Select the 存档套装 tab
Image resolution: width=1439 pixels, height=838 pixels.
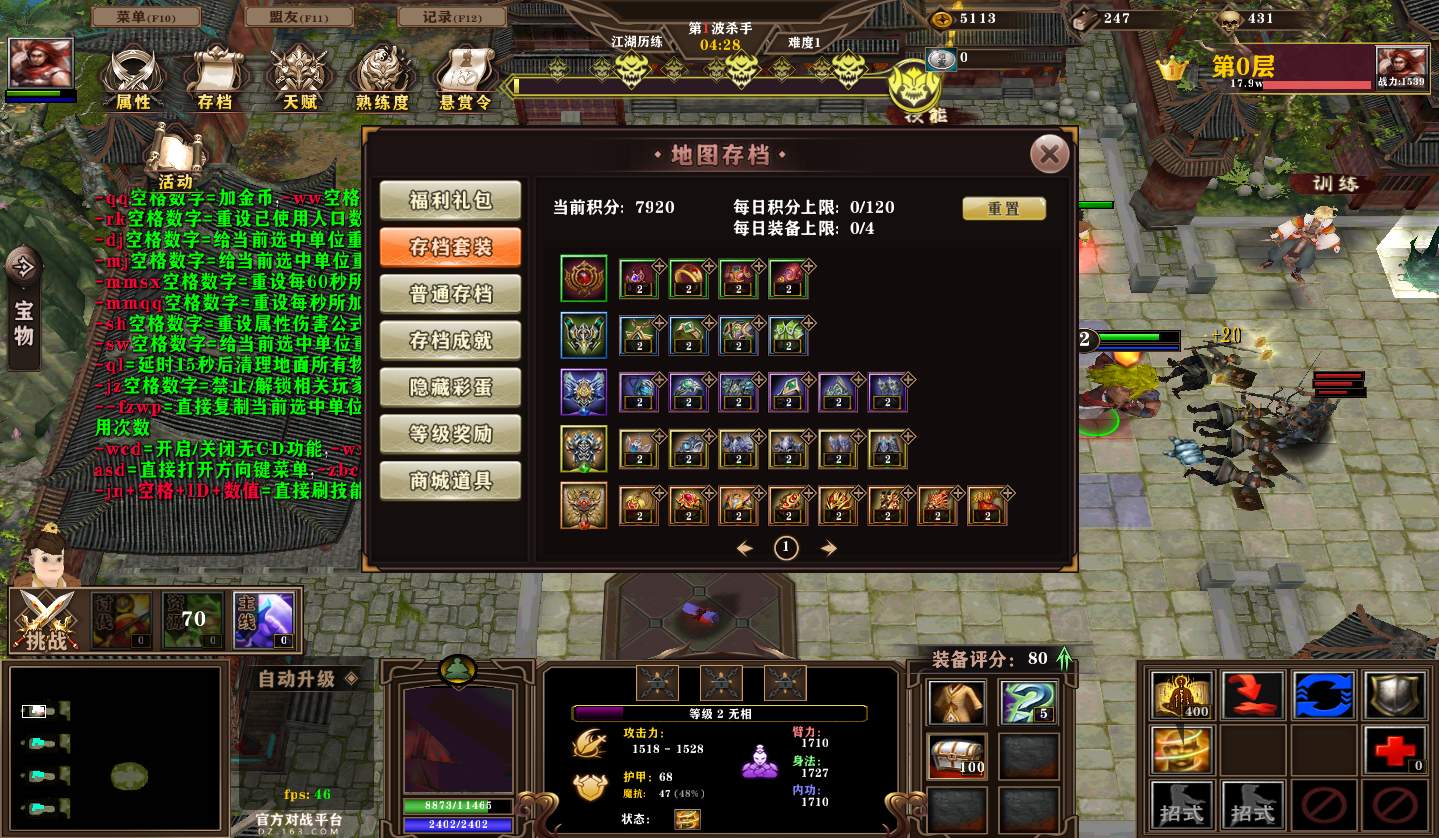click(x=450, y=247)
